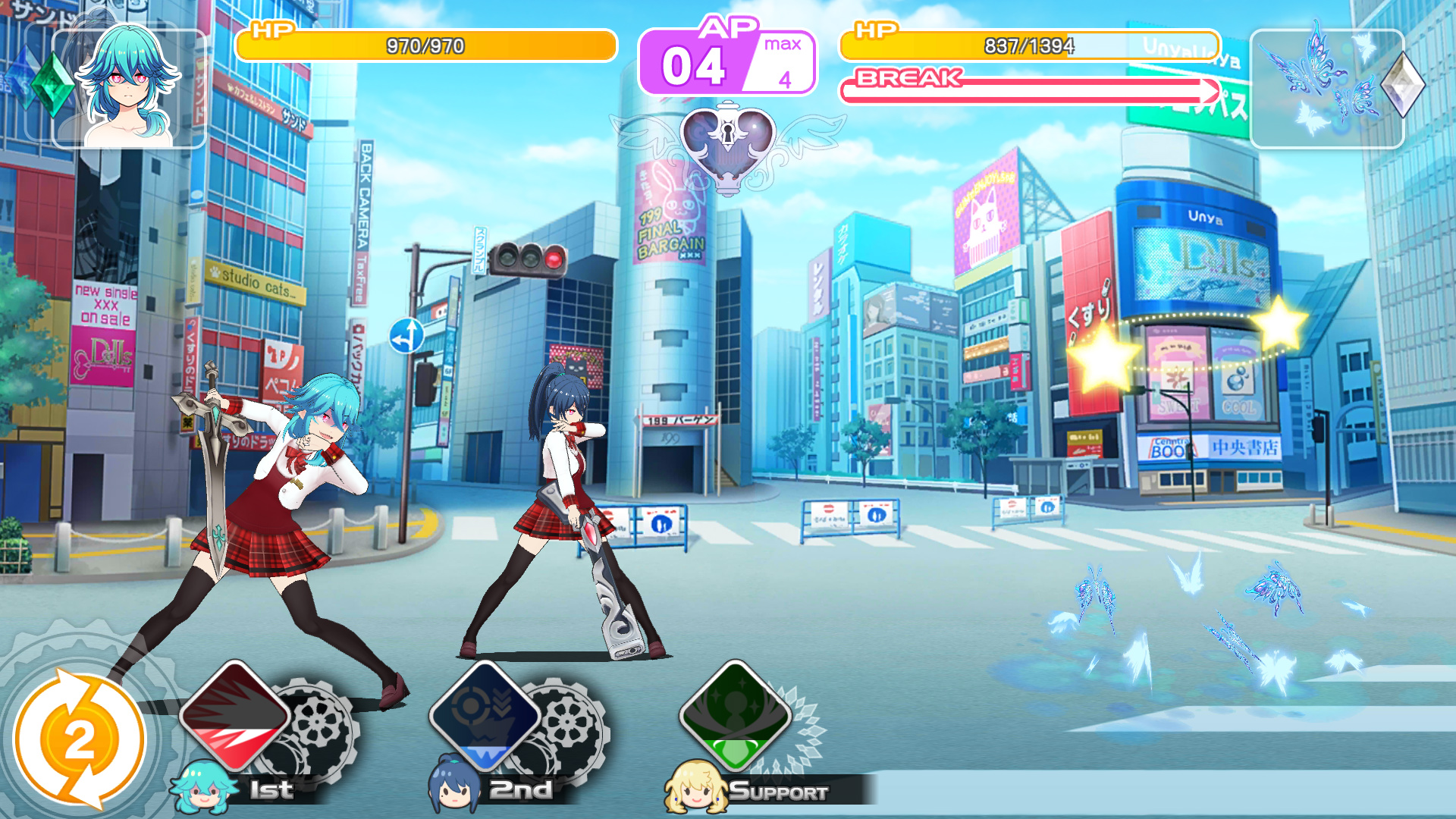1456x819 pixels.
Task: Click the 2nd dark-haired chibi face
Action: (454, 787)
